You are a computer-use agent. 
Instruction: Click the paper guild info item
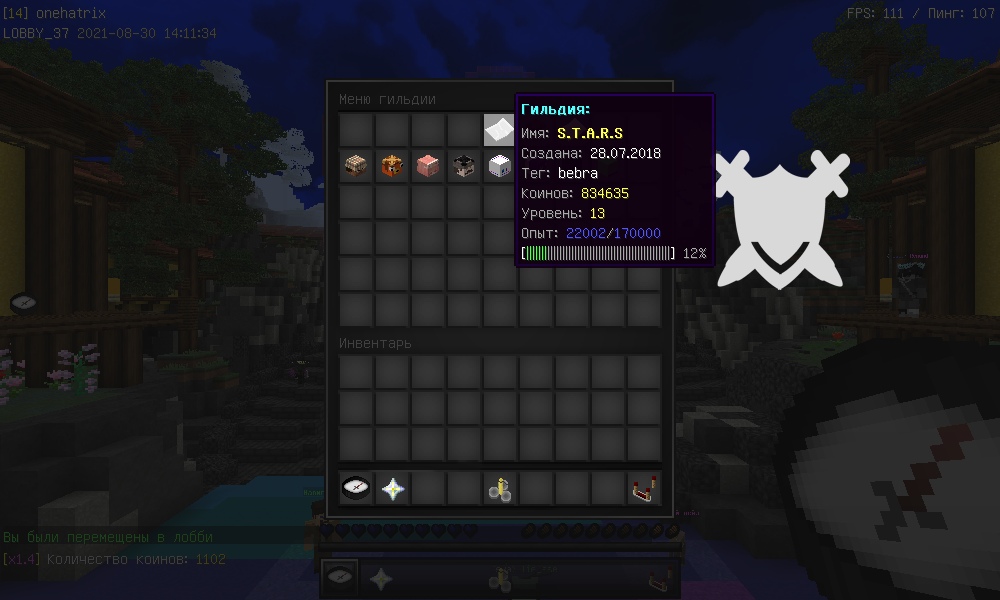[x=500, y=130]
